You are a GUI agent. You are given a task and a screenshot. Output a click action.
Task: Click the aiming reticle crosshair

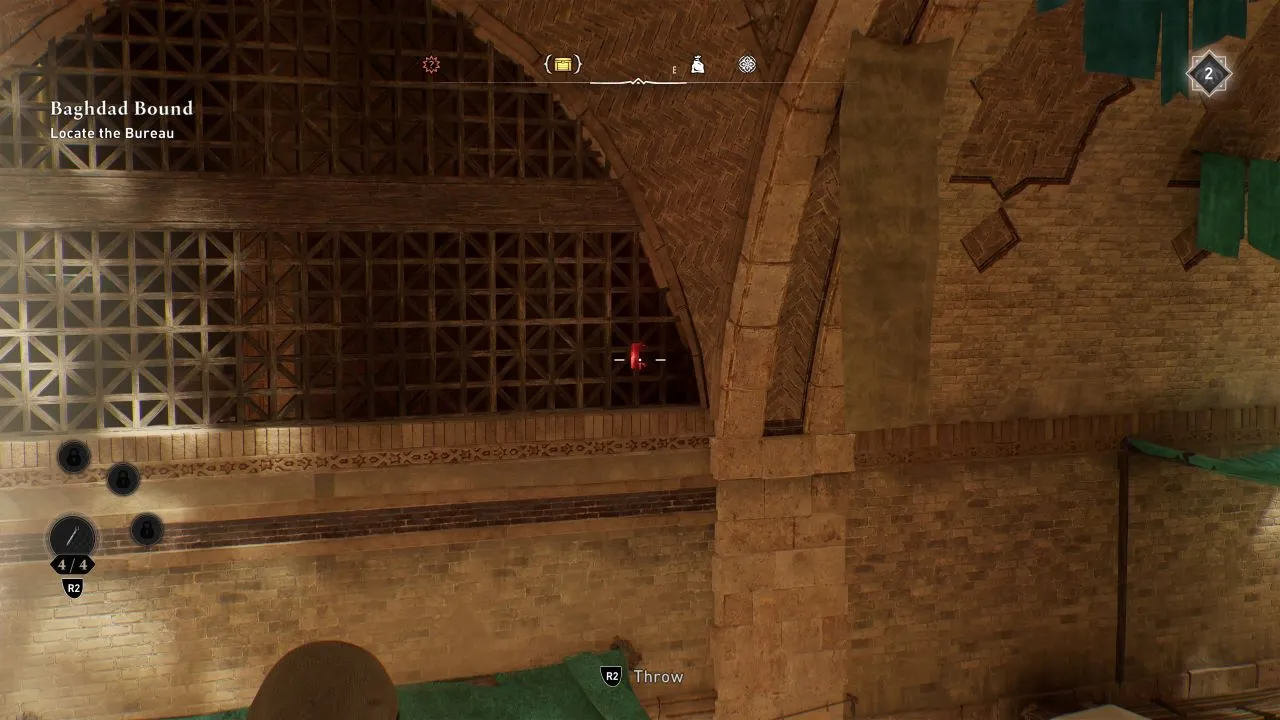640,360
